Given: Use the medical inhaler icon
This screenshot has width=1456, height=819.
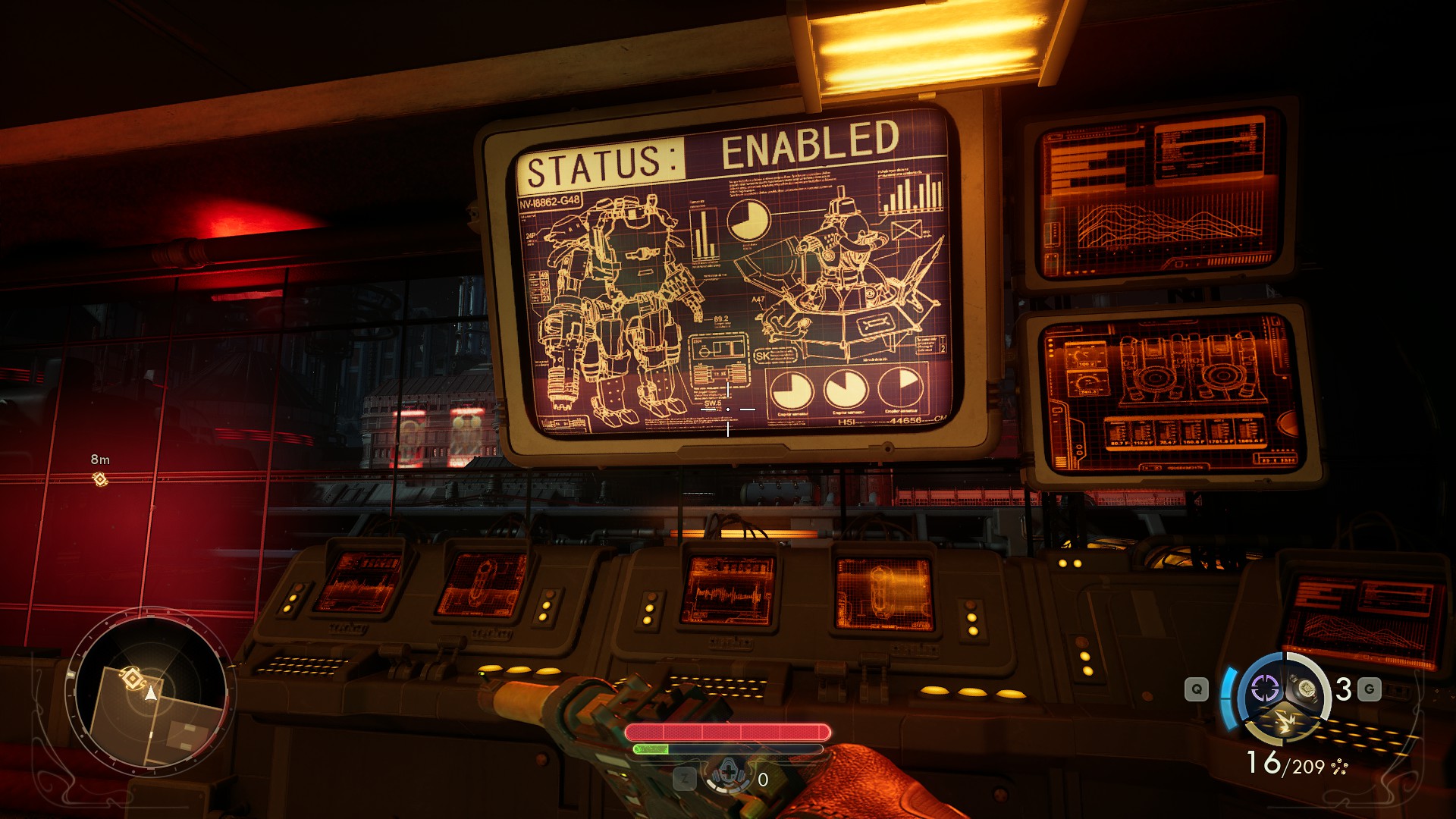Looking at the screenshot, I should 728,776.
